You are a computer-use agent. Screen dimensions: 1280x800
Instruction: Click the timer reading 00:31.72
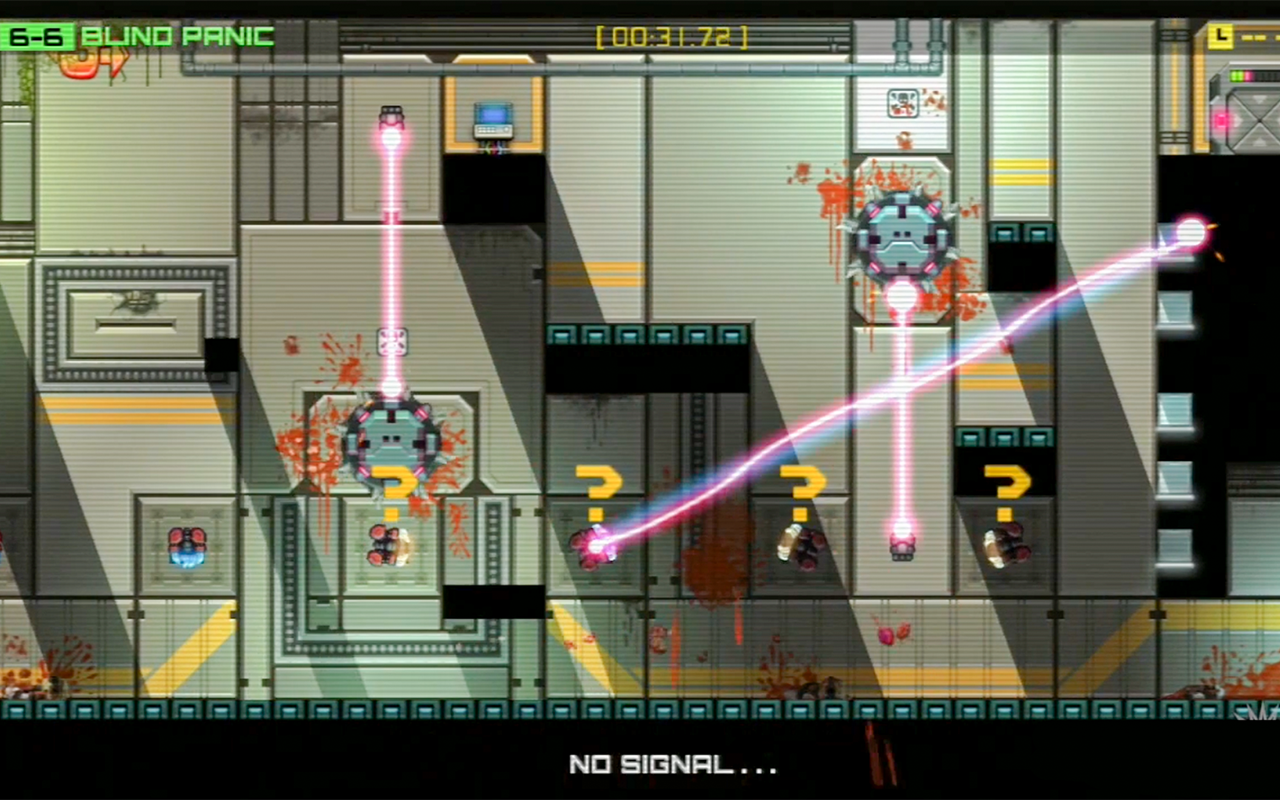point(673,37)
